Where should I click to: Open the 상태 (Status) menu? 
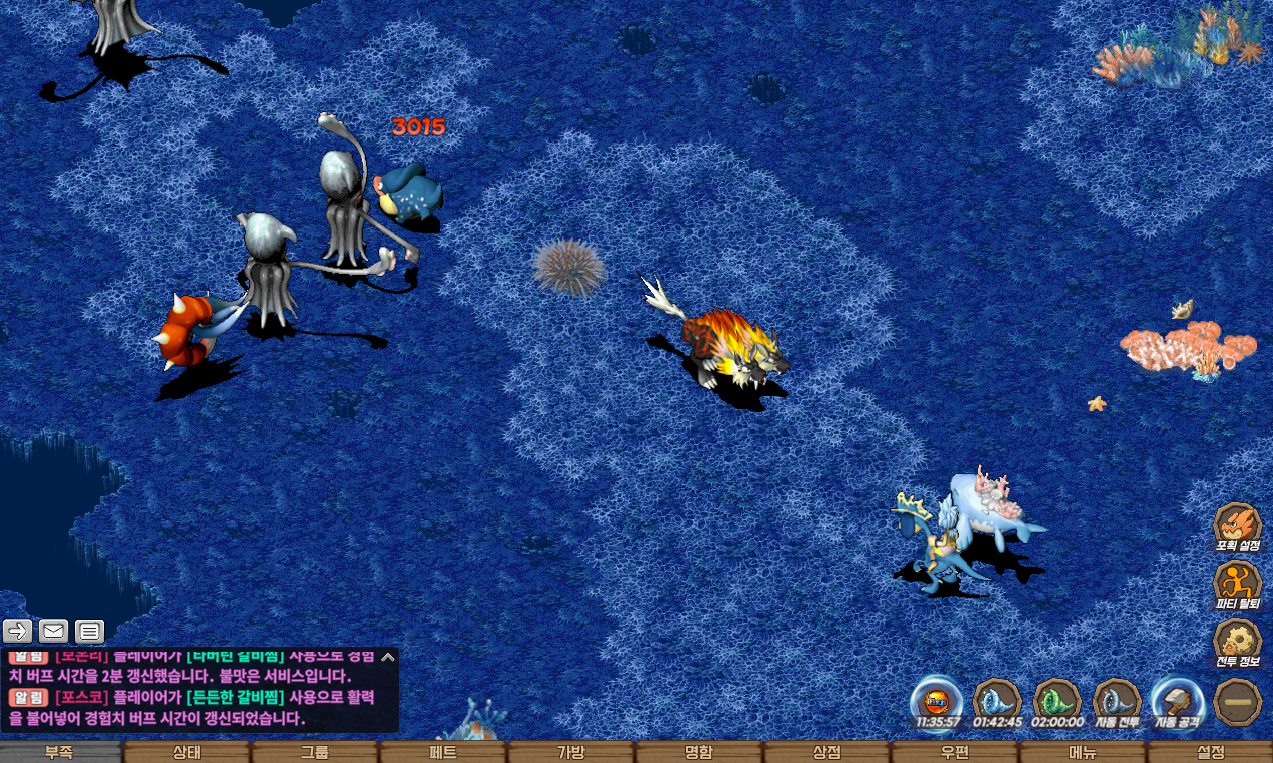coord(187,752)
